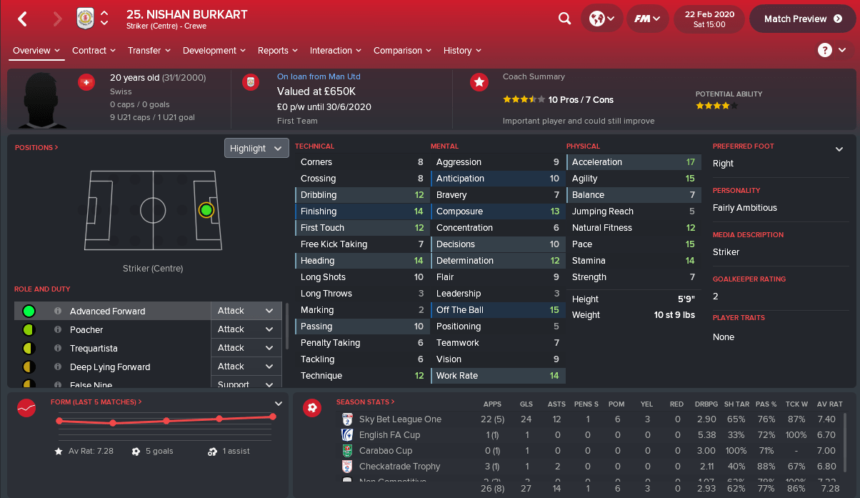Open the Development menu
This screenshot has width=860, height=498.
214,50
